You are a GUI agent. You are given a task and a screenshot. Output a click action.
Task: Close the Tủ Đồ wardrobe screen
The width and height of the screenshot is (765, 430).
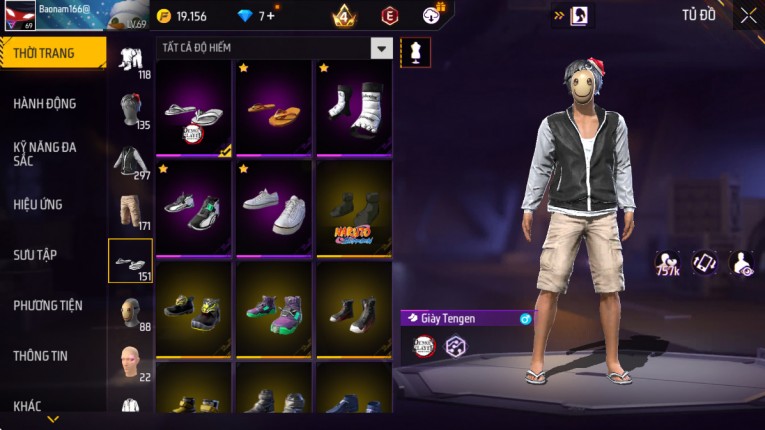point(748,15)
